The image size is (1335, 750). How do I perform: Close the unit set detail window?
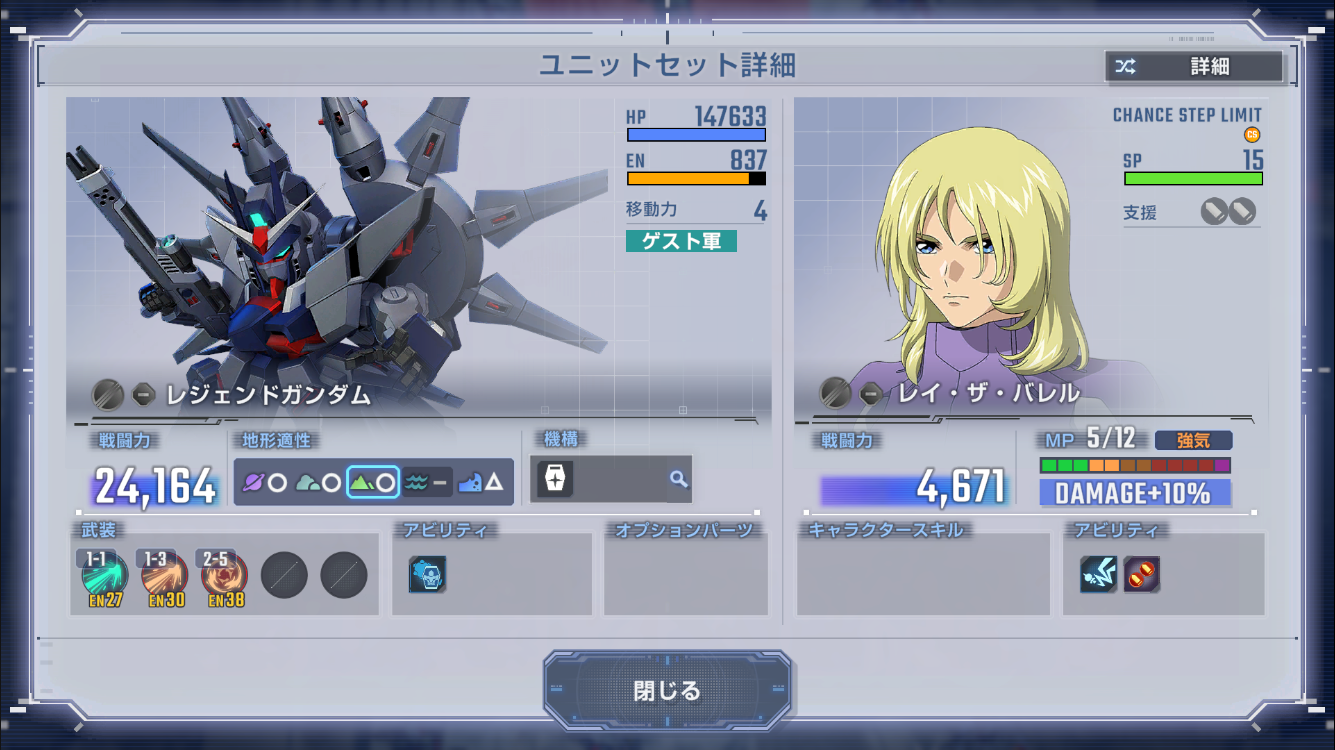click(x=667, y=690)
